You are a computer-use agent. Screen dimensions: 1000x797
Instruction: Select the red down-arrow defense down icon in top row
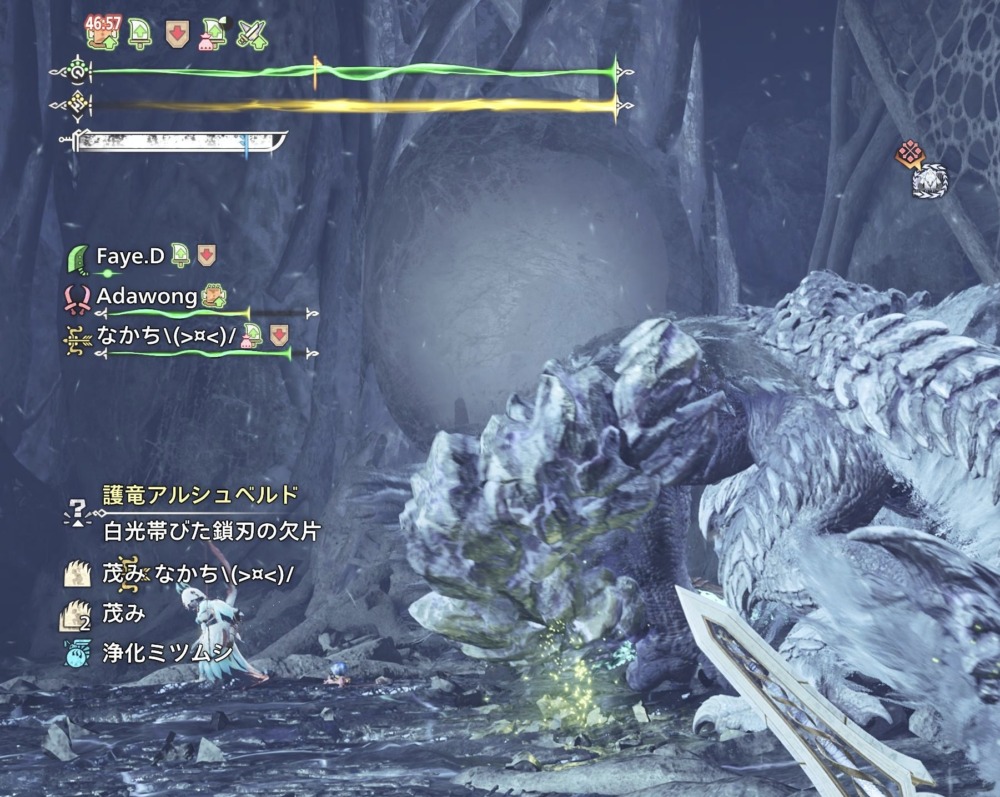tap(176, 35)
